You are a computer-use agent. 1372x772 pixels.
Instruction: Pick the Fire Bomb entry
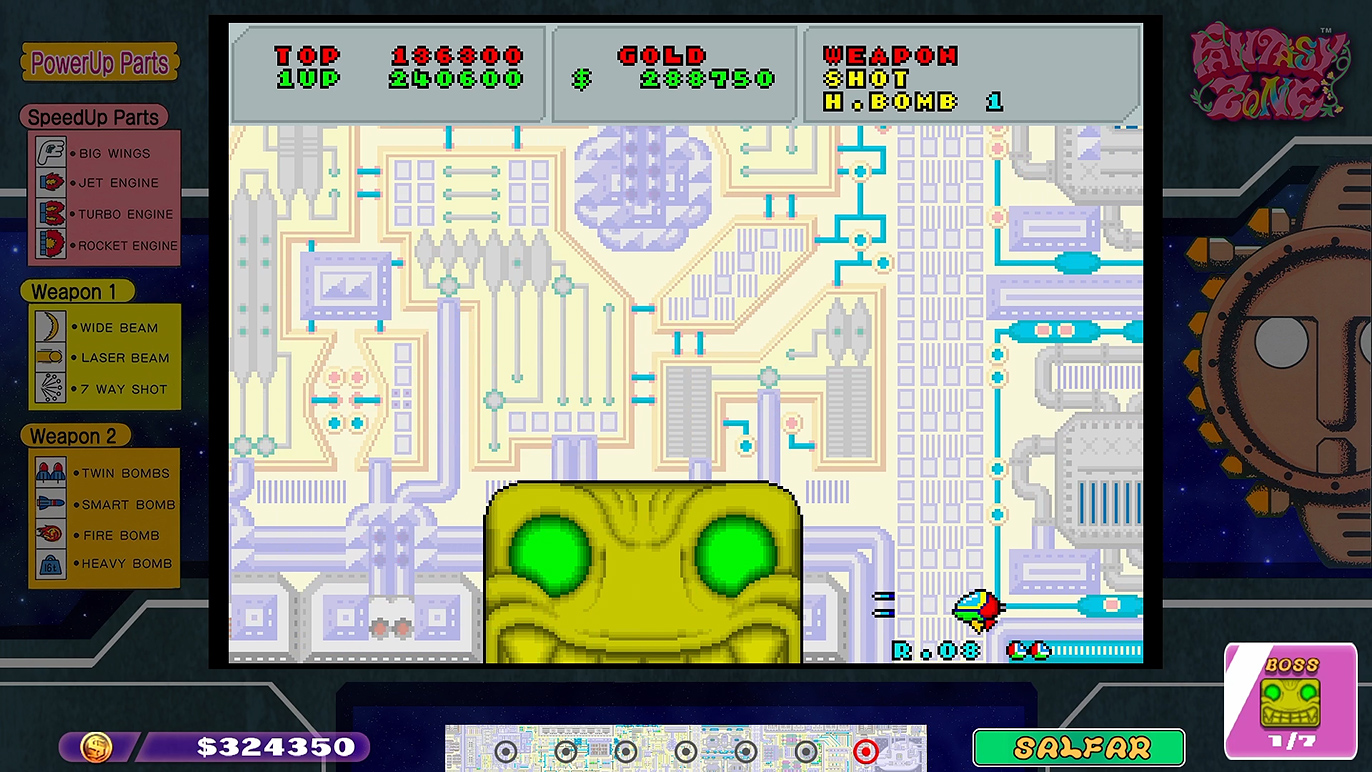(104, 535)
